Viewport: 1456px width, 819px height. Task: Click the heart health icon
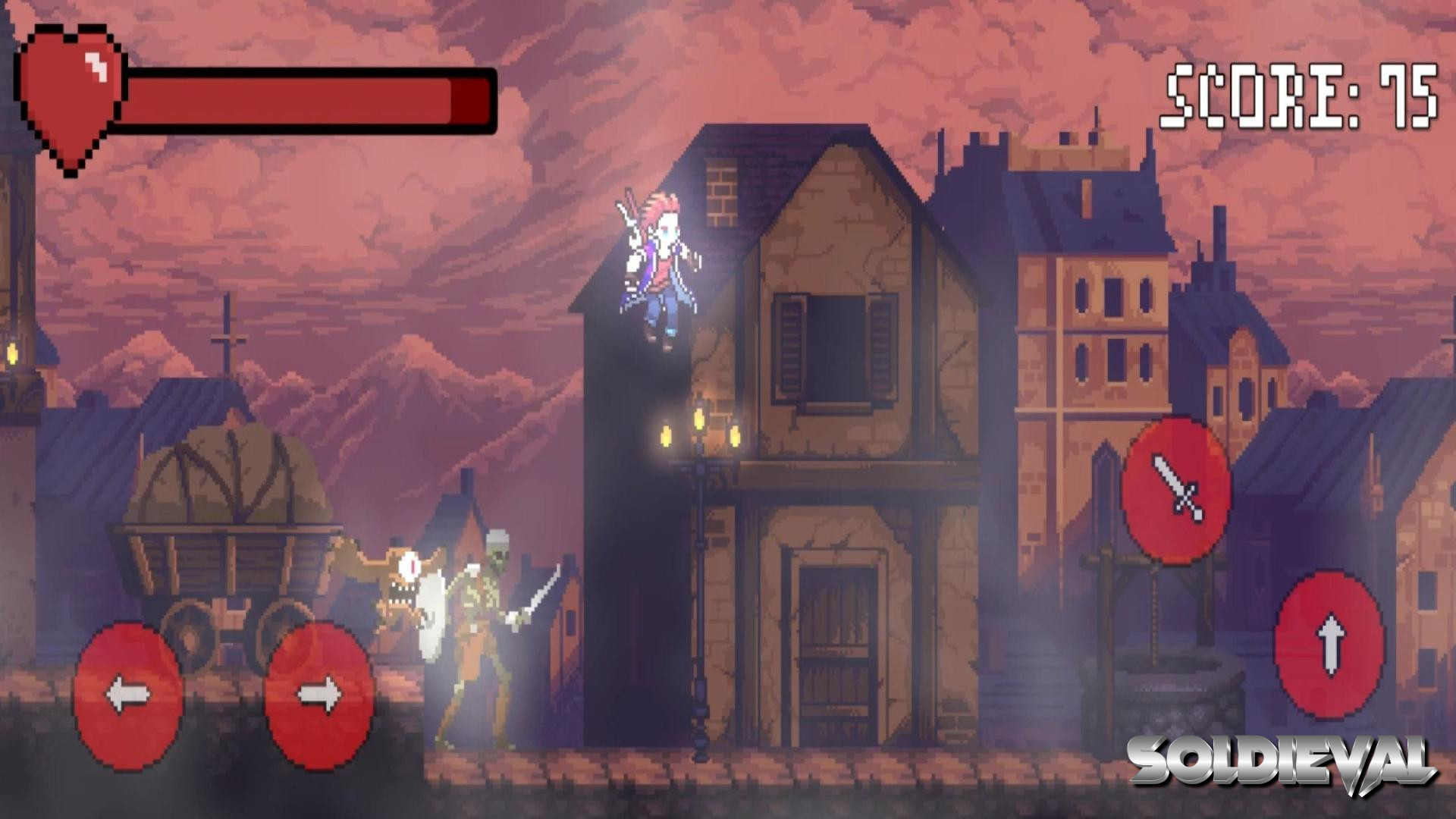click(72, 91)
